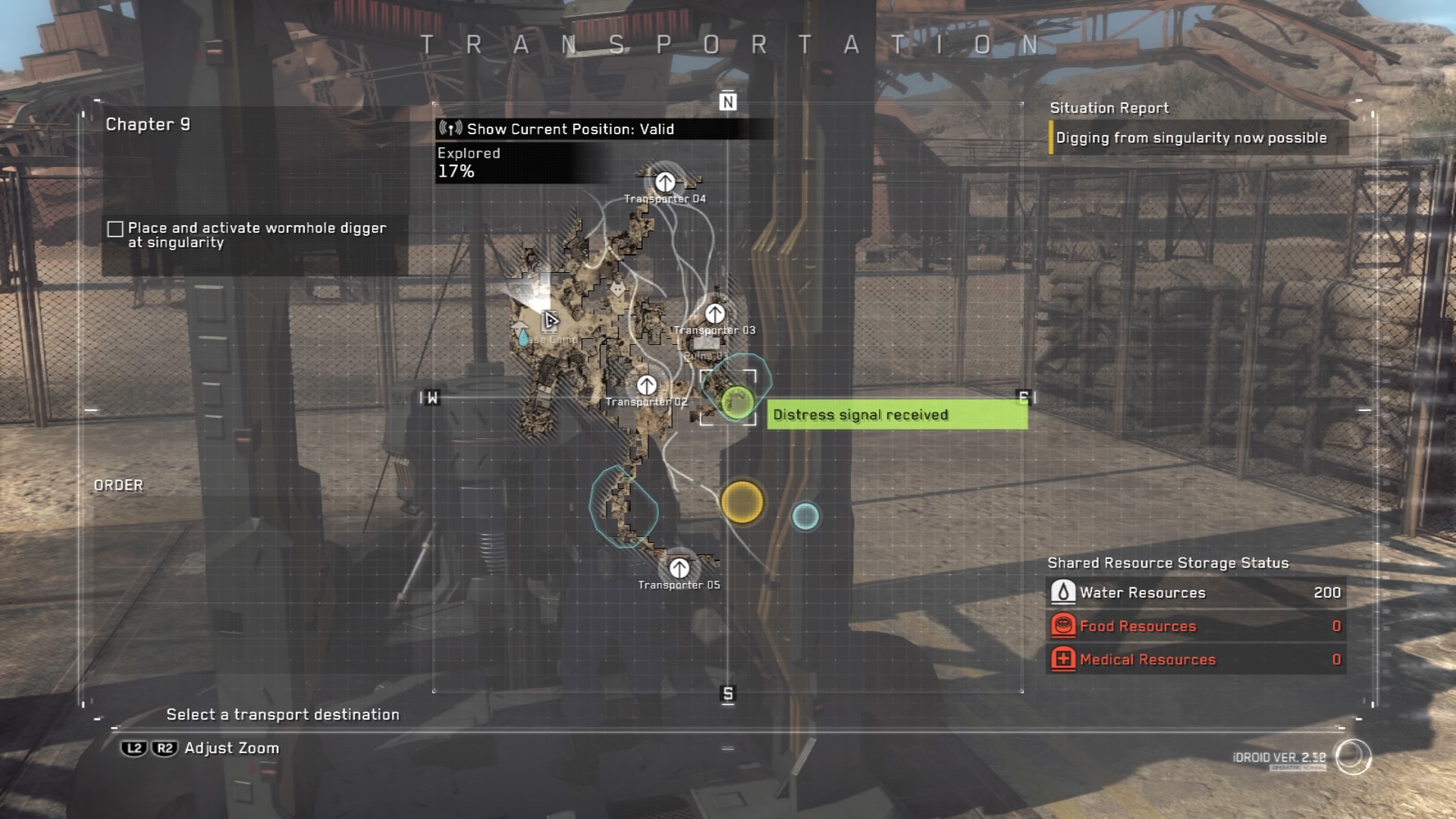
Task: Pick the Transporter 02 marker
Action: [647, 386]
